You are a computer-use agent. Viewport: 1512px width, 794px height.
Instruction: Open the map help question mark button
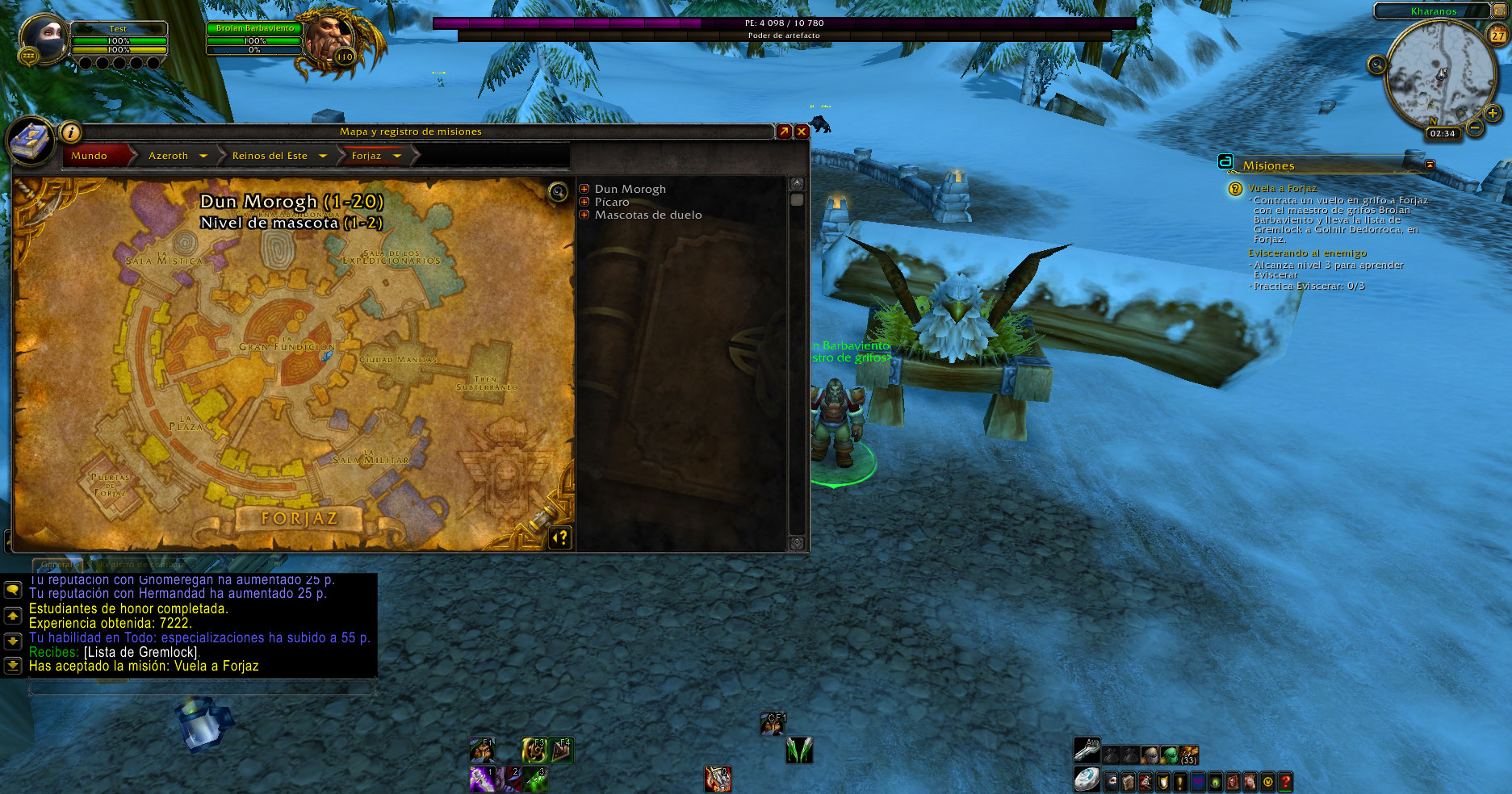561,537
